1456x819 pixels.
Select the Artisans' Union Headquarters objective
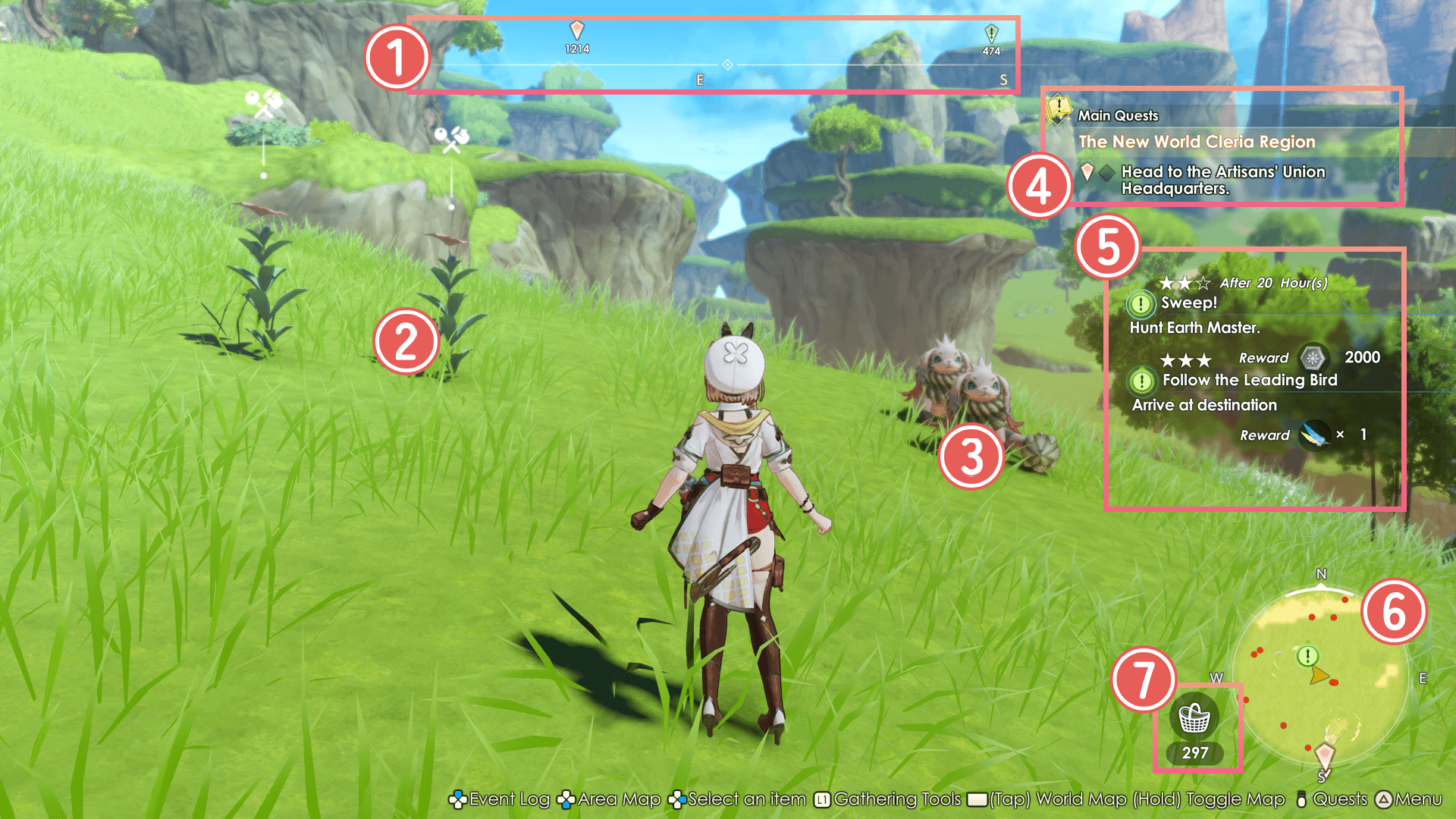(x=1222, y=180)
